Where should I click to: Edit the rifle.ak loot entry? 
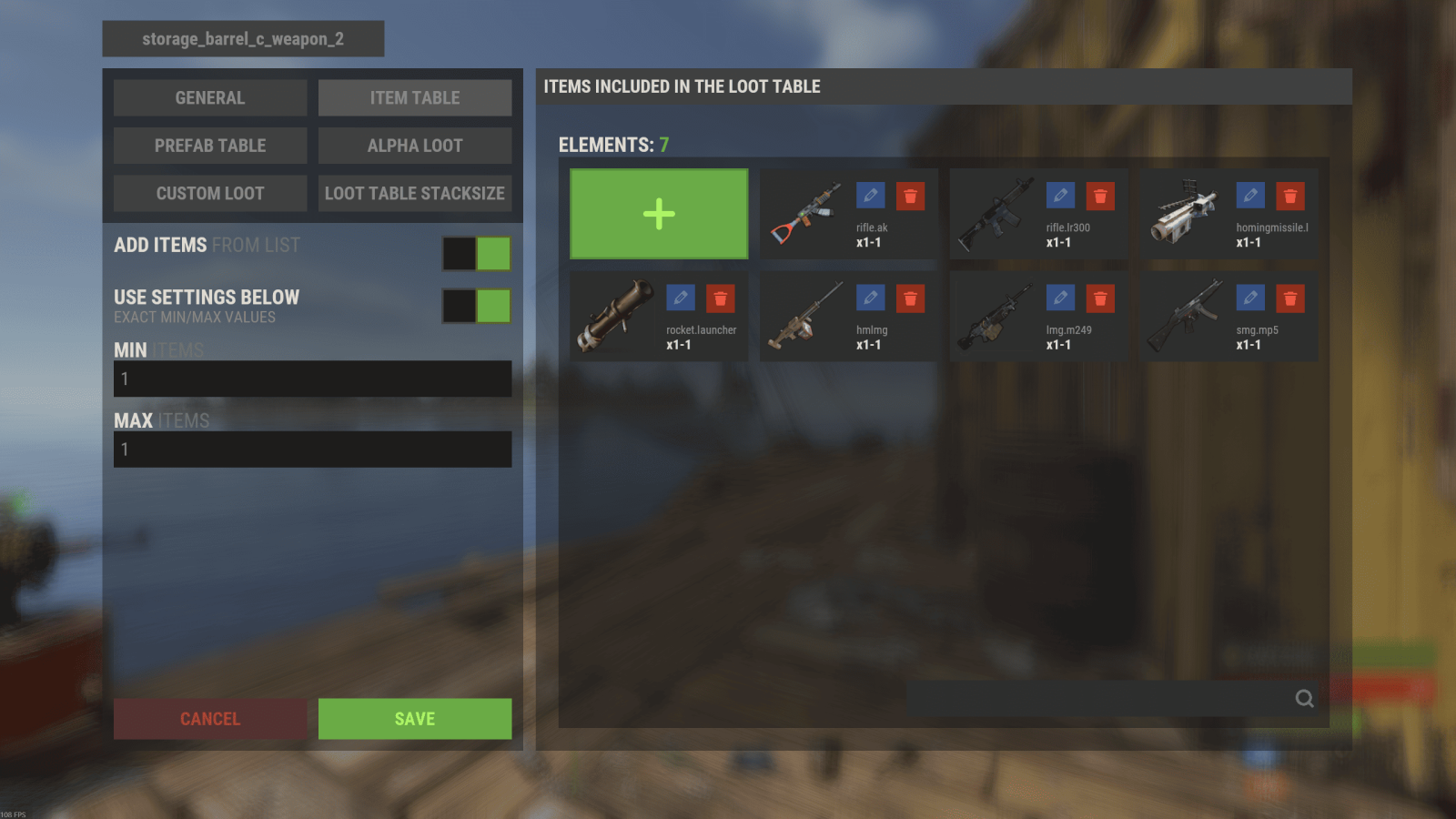[x=870, y=196]
